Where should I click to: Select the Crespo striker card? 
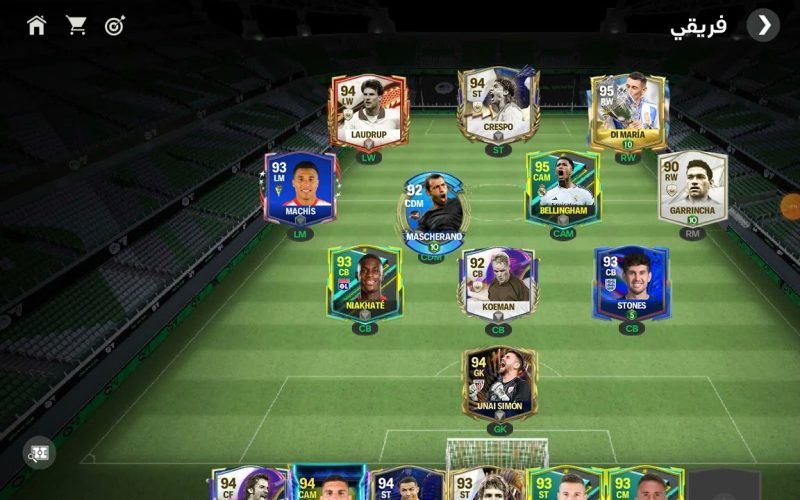tap(498, 105)
